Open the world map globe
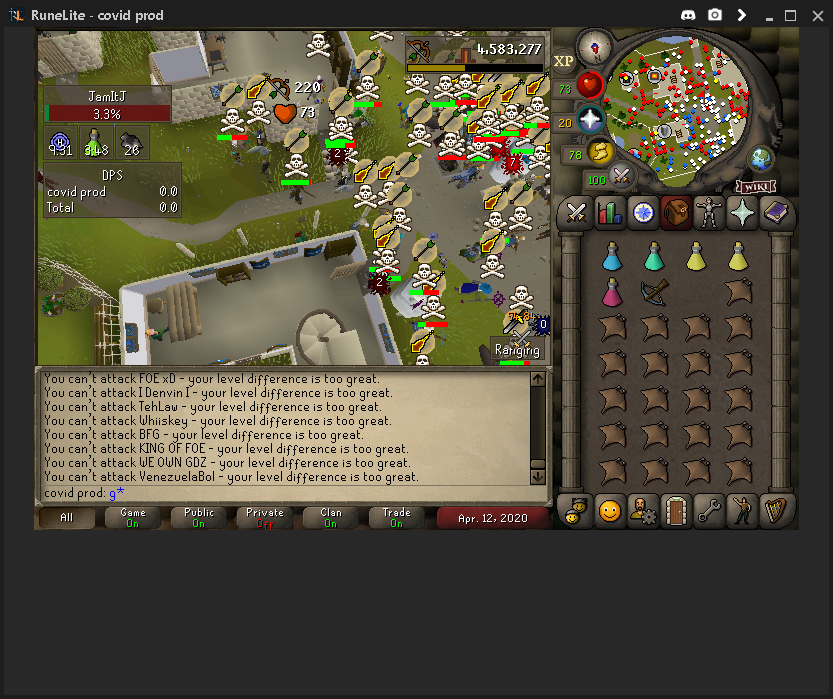 (761, 159)
